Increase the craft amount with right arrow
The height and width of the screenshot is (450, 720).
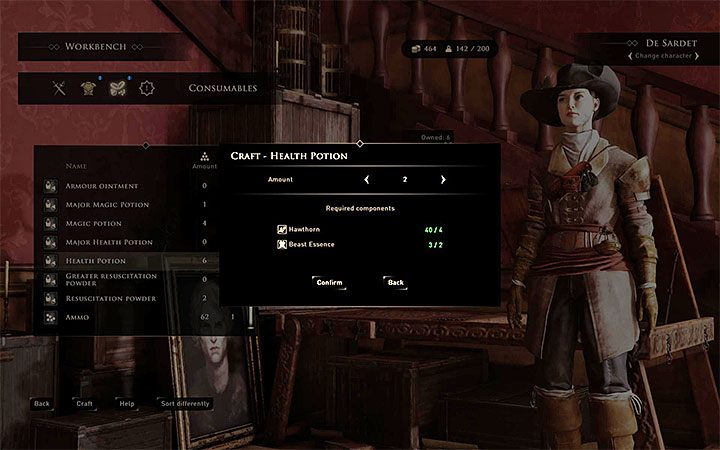pos(443,180)
